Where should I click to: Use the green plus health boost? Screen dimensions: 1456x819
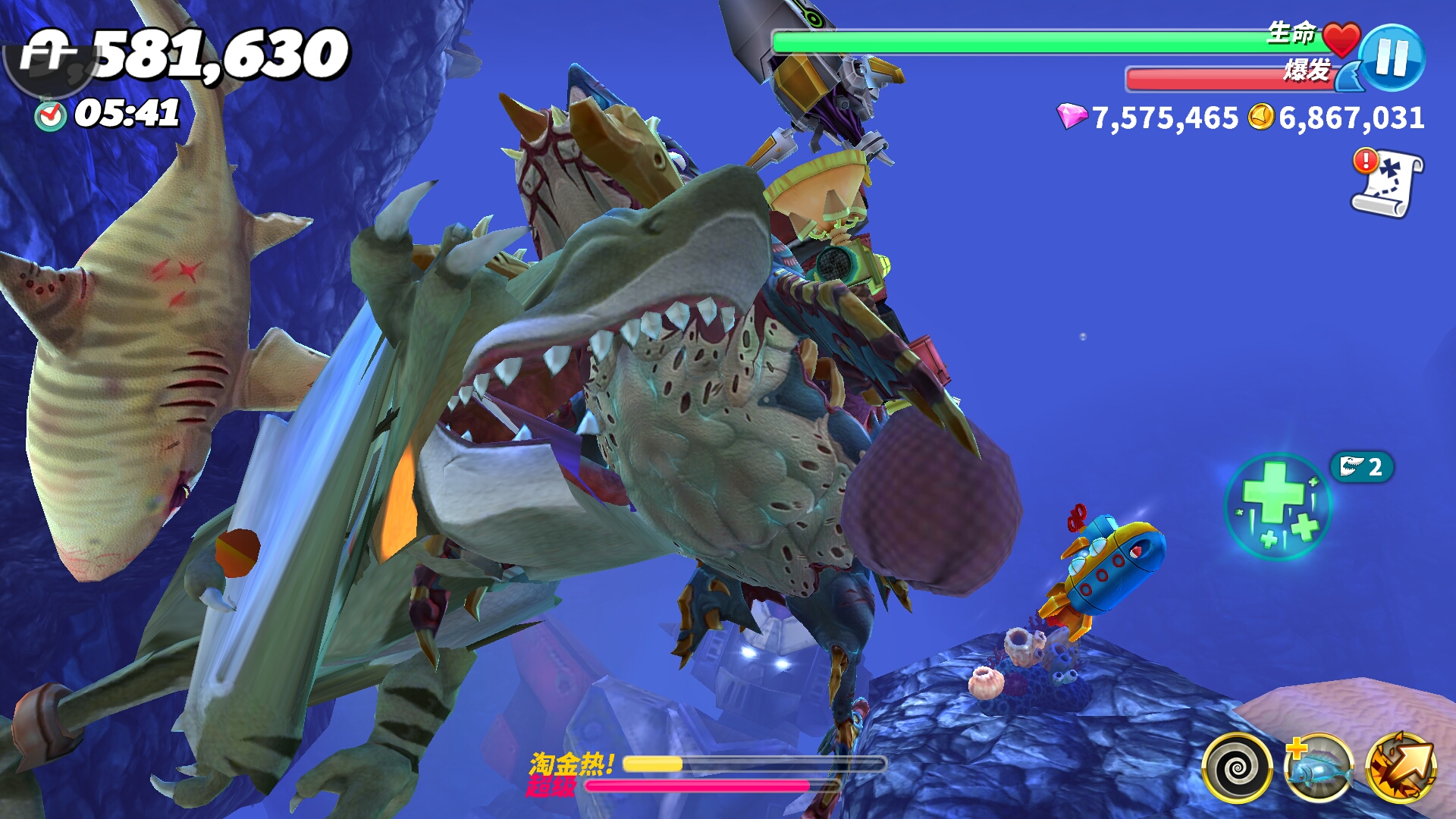tap(1279, 506)
